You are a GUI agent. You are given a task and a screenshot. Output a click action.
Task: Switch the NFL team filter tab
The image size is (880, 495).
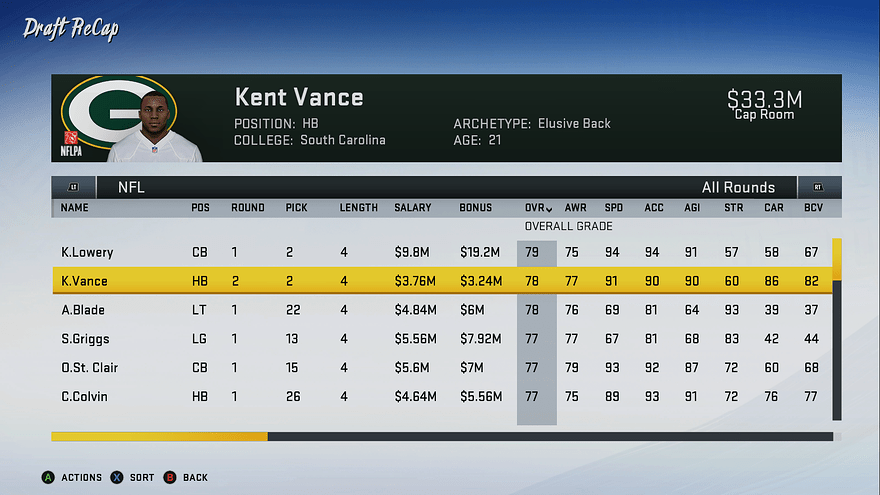131,187
